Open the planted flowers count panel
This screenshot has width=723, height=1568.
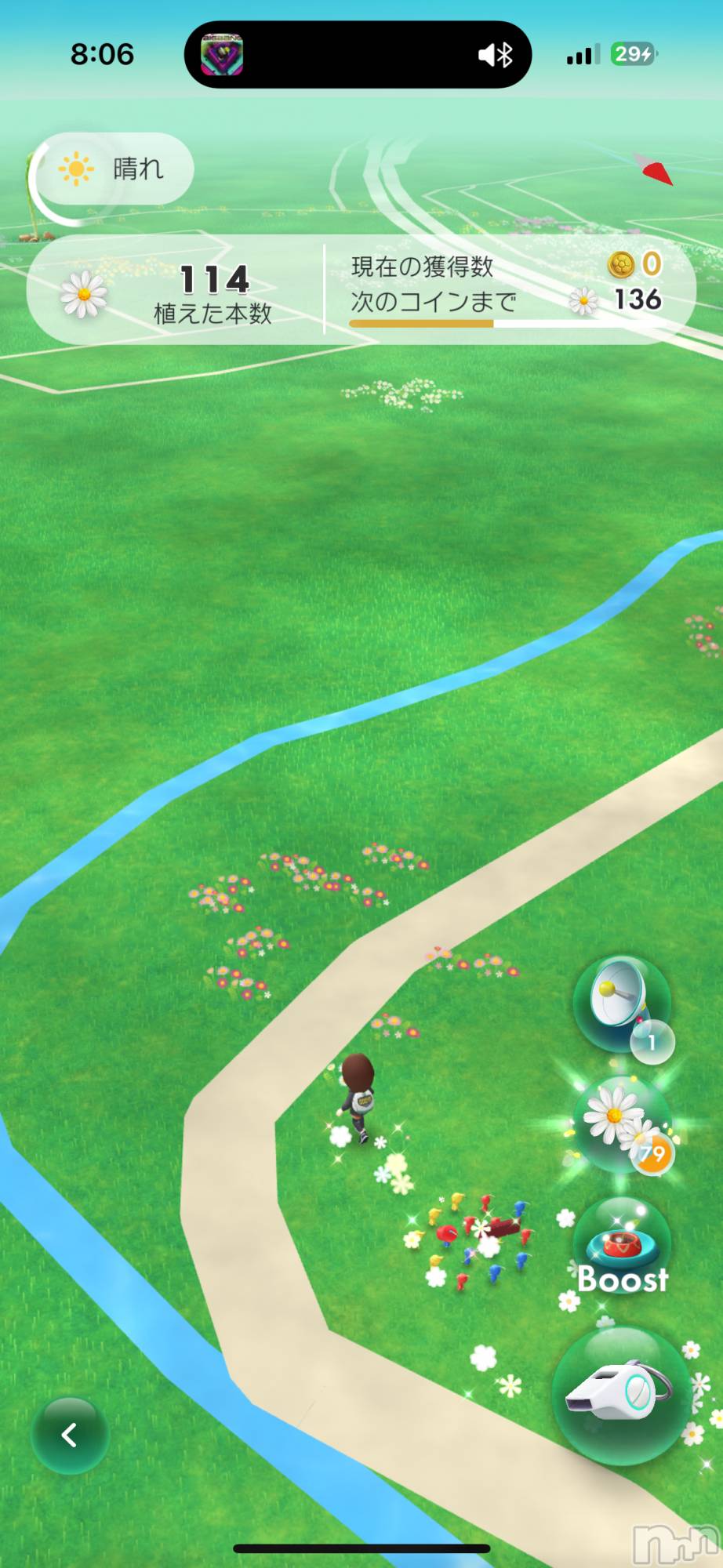click(x=176, y=291)
